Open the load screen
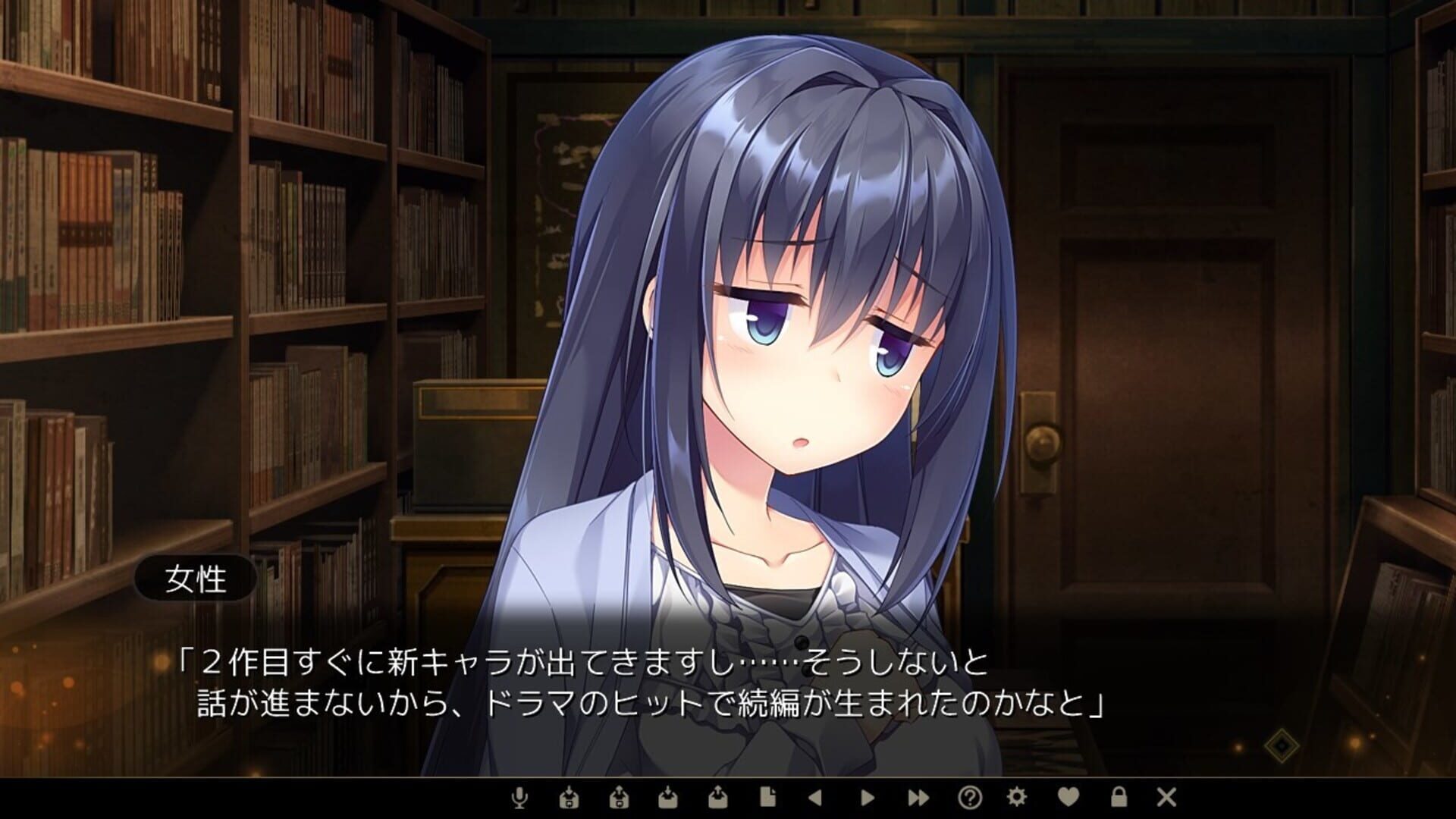 tap(719, 798)
